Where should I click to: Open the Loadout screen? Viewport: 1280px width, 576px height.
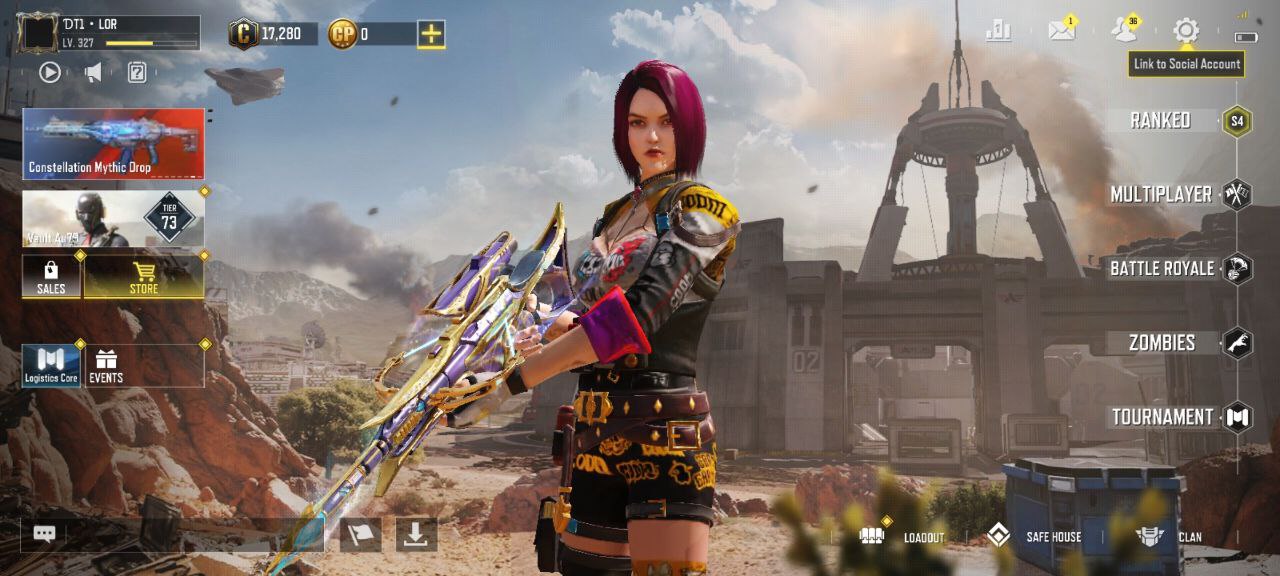(903, 536)
